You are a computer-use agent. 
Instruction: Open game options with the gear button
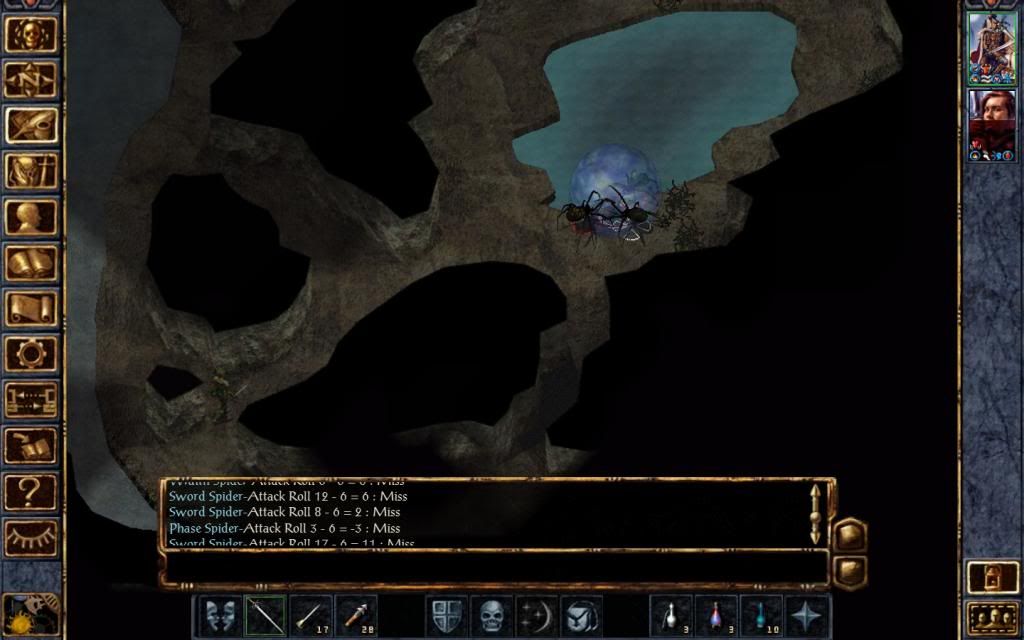click(30, 353)
